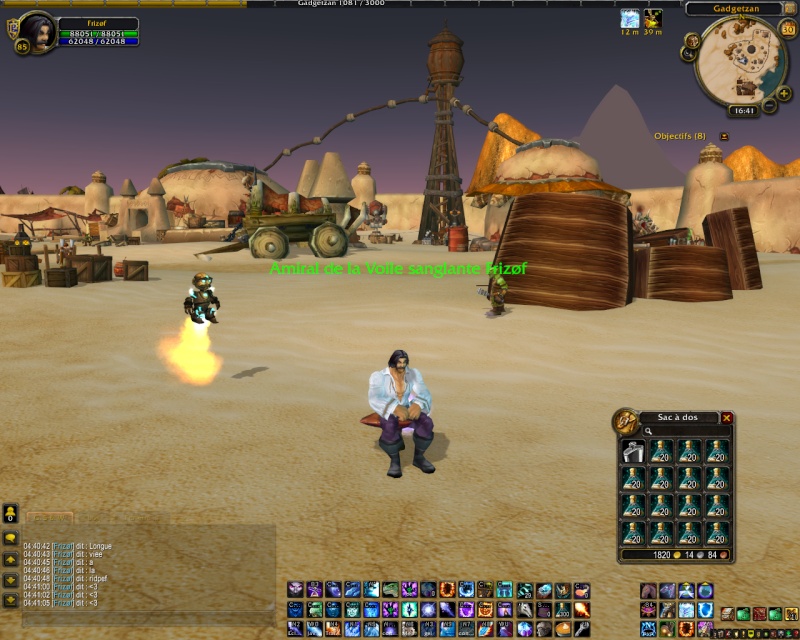Select the silver flask in the backpack

[x=633, y=450]
